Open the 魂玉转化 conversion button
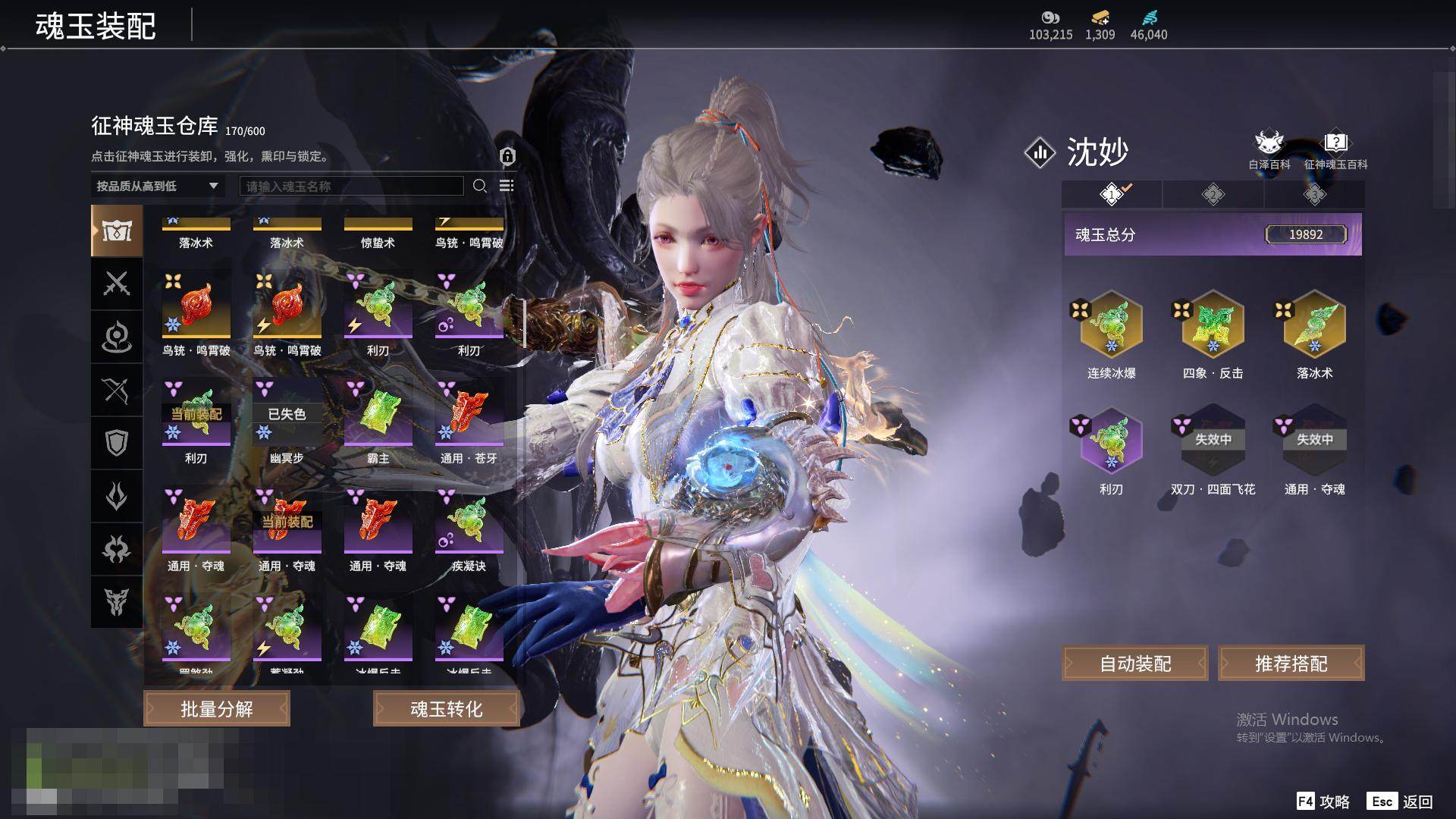Viewport: 1456px width, 819px height. tap(446, 709)
